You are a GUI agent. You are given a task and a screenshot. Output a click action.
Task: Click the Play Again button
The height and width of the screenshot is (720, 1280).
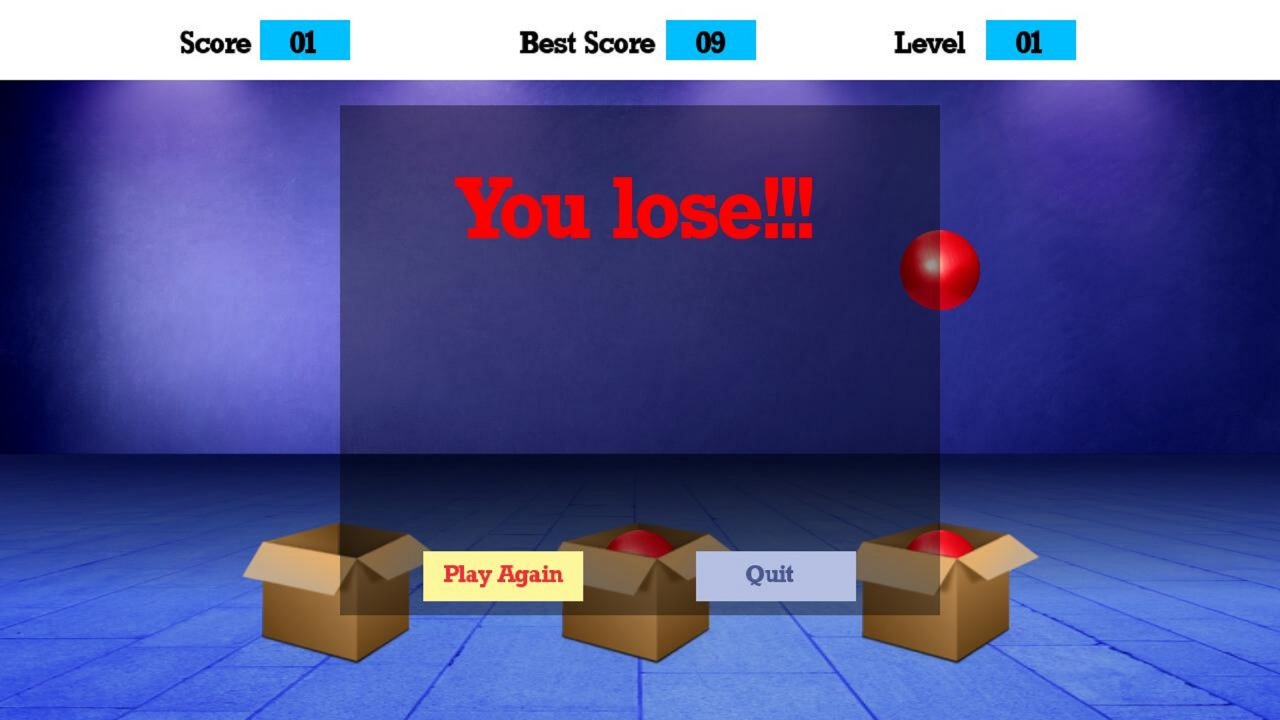[502, 575]
